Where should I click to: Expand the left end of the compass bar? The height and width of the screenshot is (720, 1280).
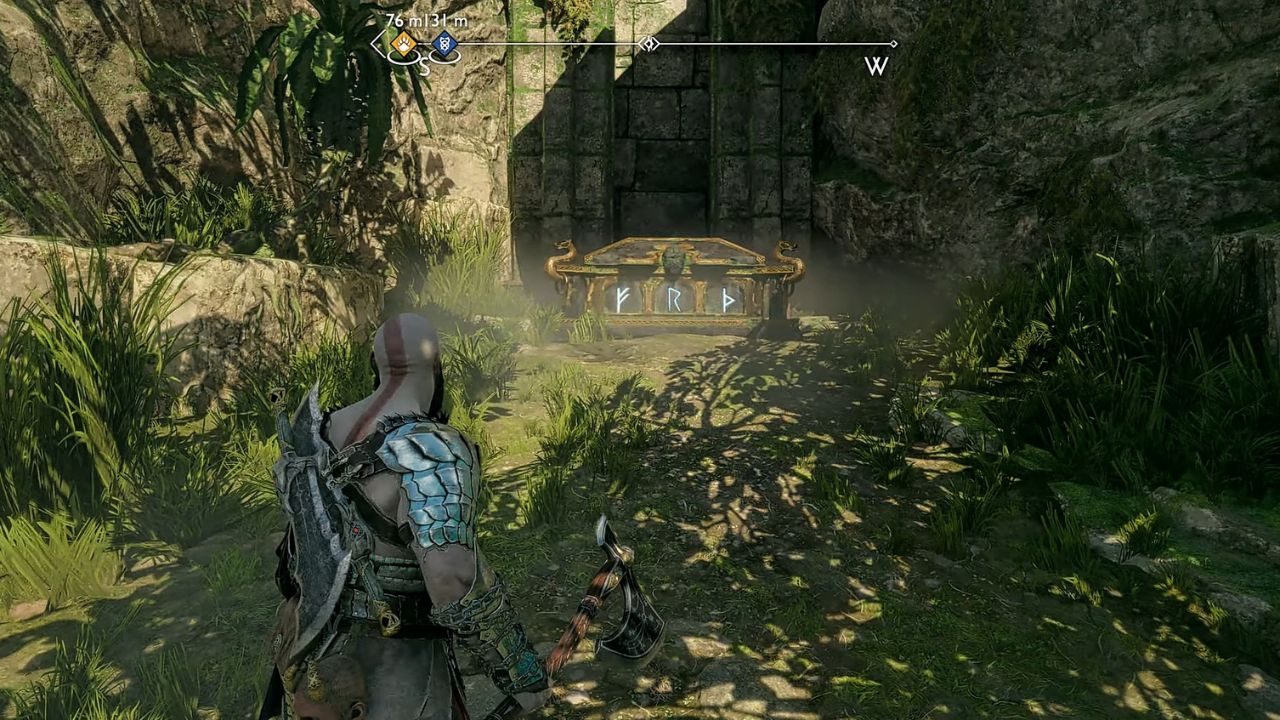coord(374,42)
